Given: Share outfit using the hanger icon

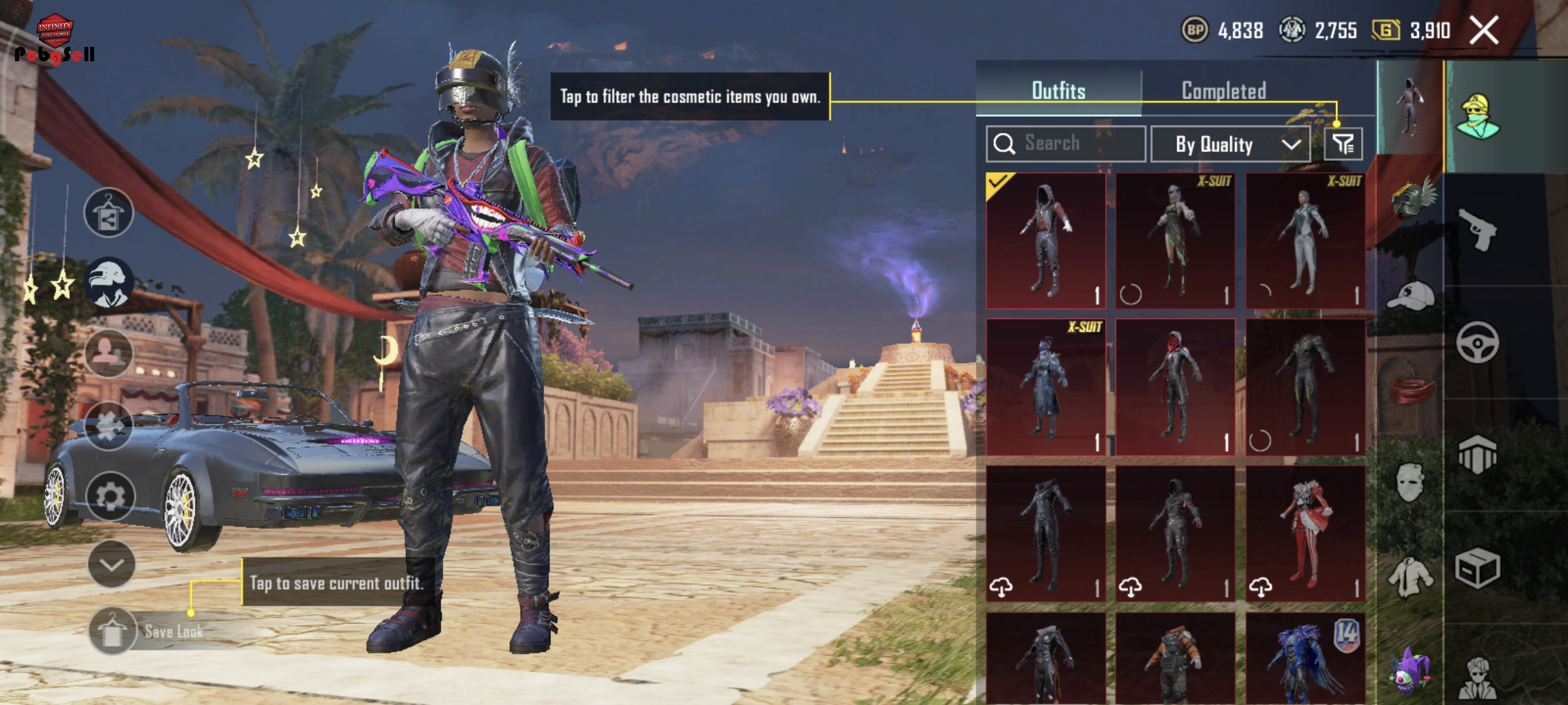Looking at the screenshot, I should 108,212.
